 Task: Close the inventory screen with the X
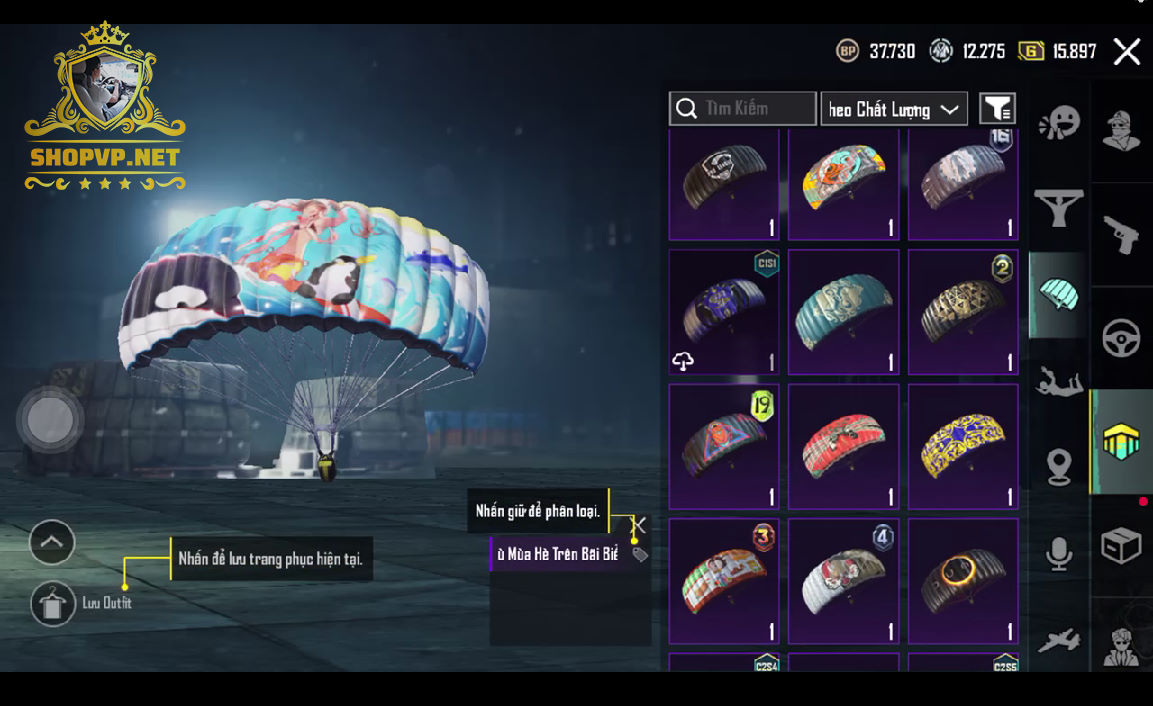(x=1127, y=52)
